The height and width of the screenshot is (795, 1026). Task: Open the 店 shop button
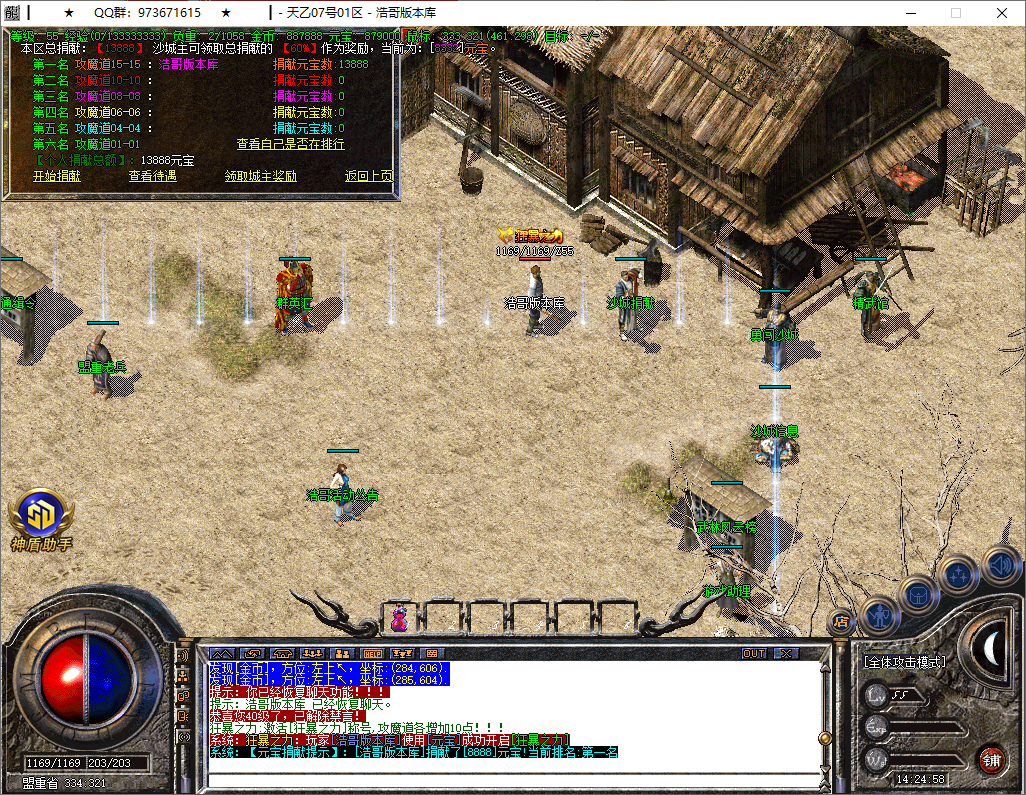click(x=841, y=621)
